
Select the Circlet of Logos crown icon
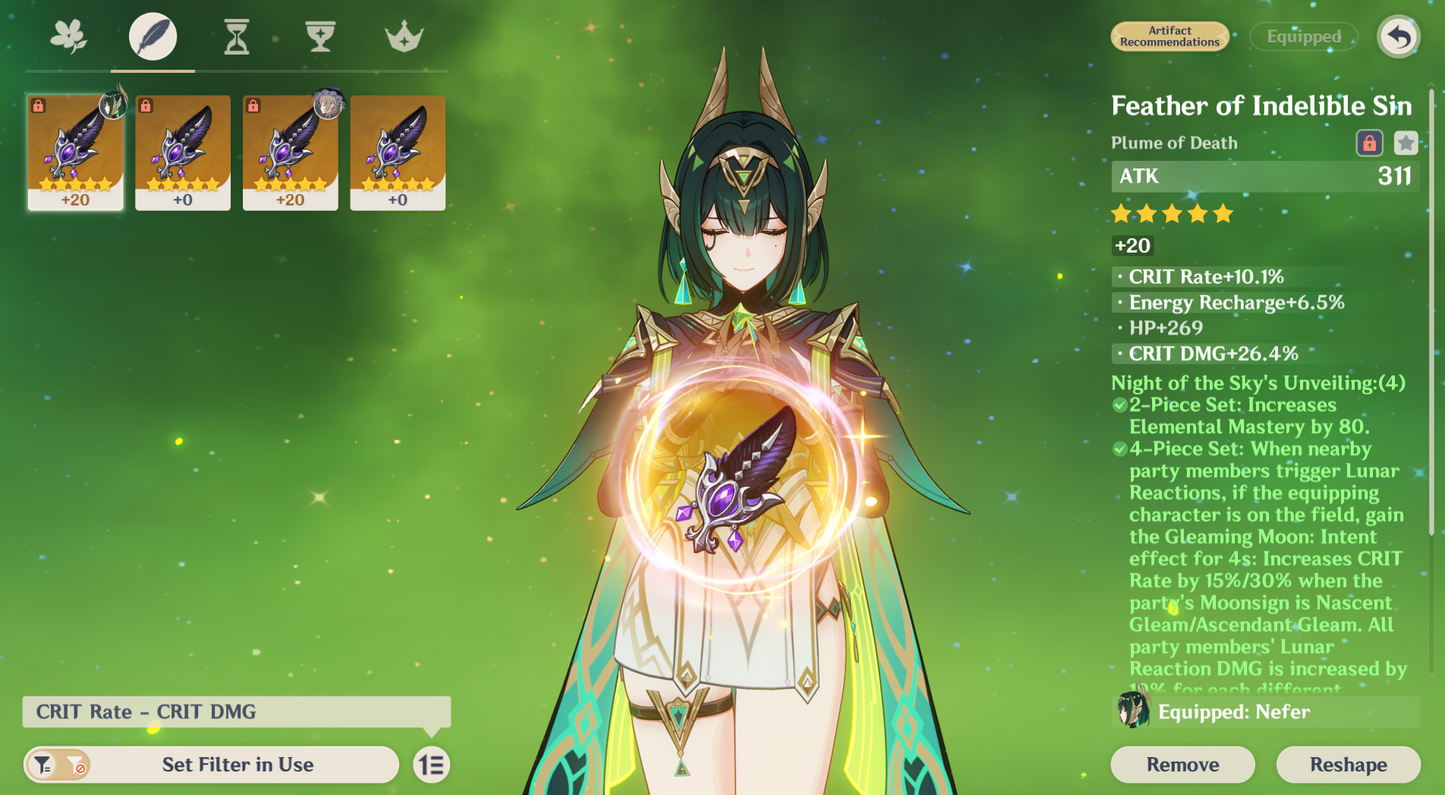[x=403, y=36]
